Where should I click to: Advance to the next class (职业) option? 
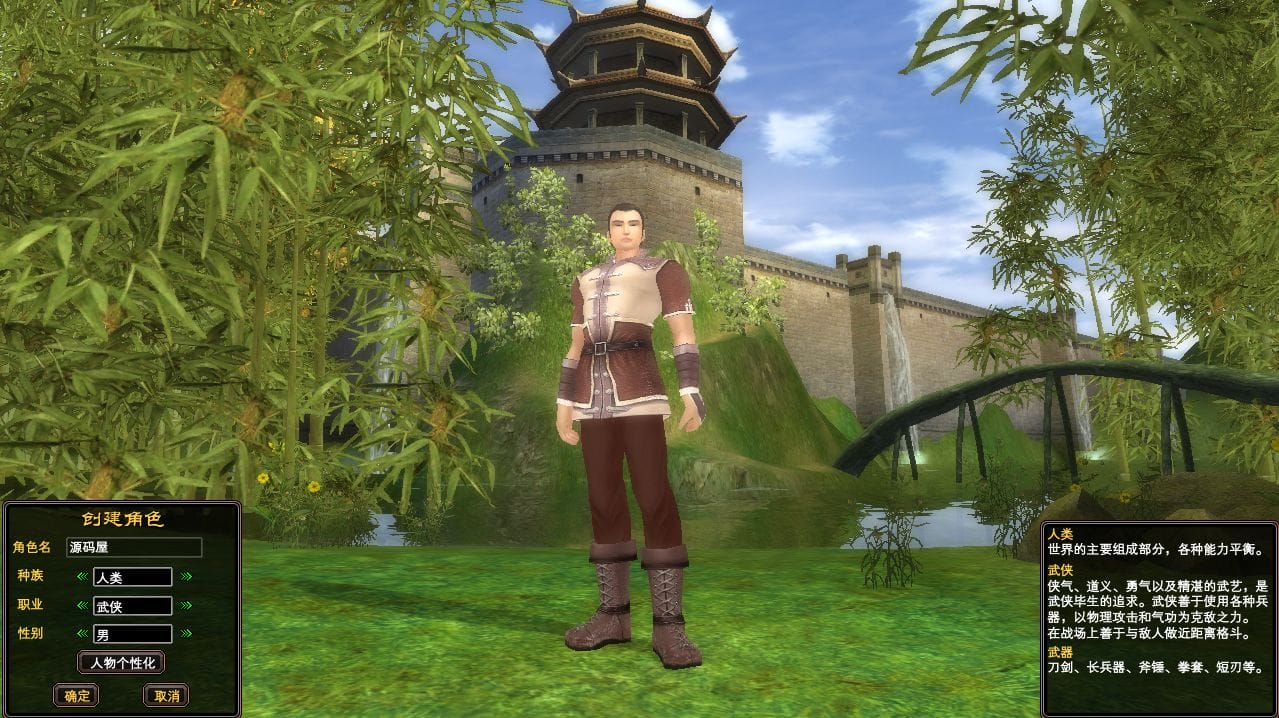186,605
